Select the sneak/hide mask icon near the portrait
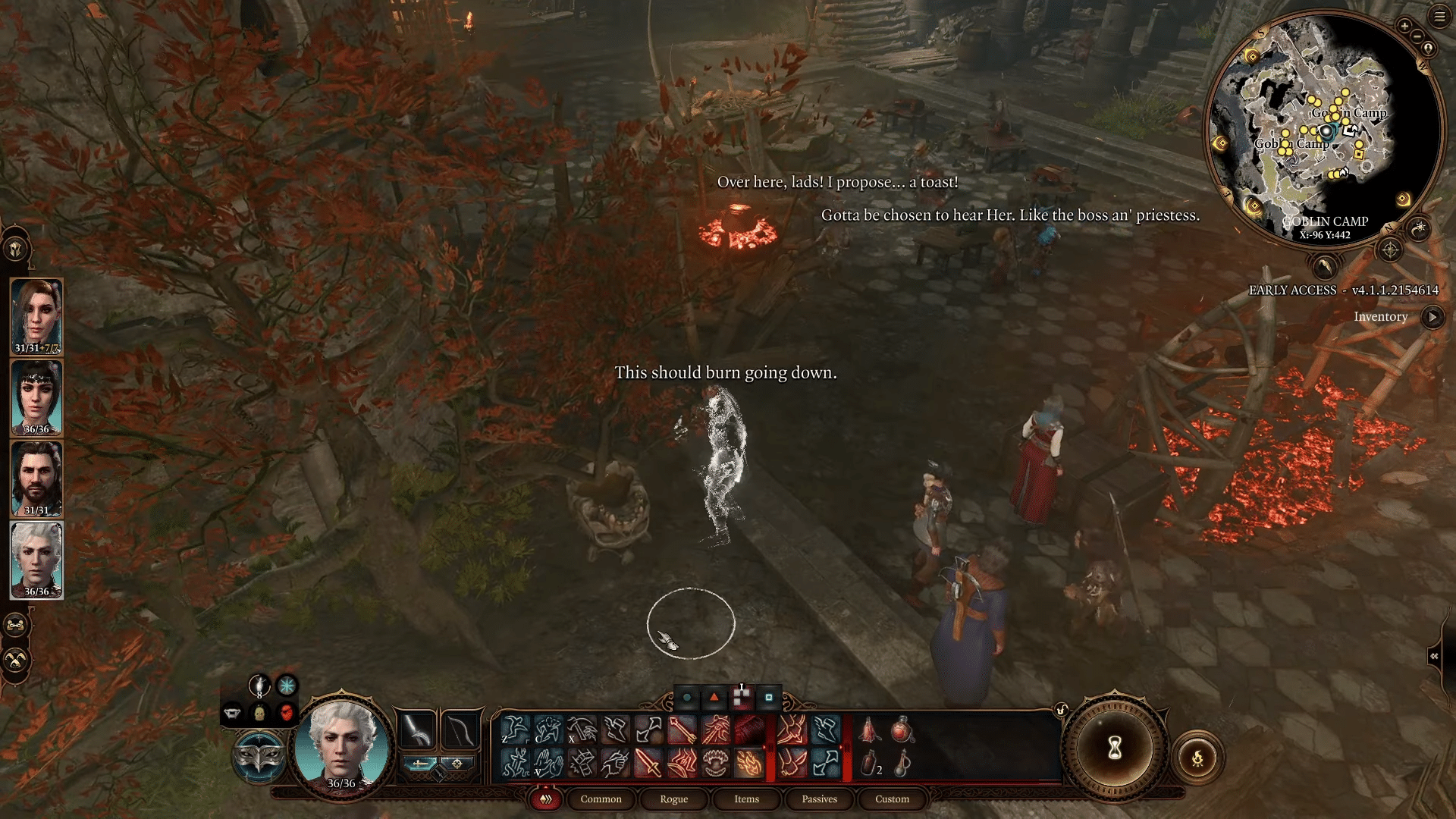 click(259, 758)
